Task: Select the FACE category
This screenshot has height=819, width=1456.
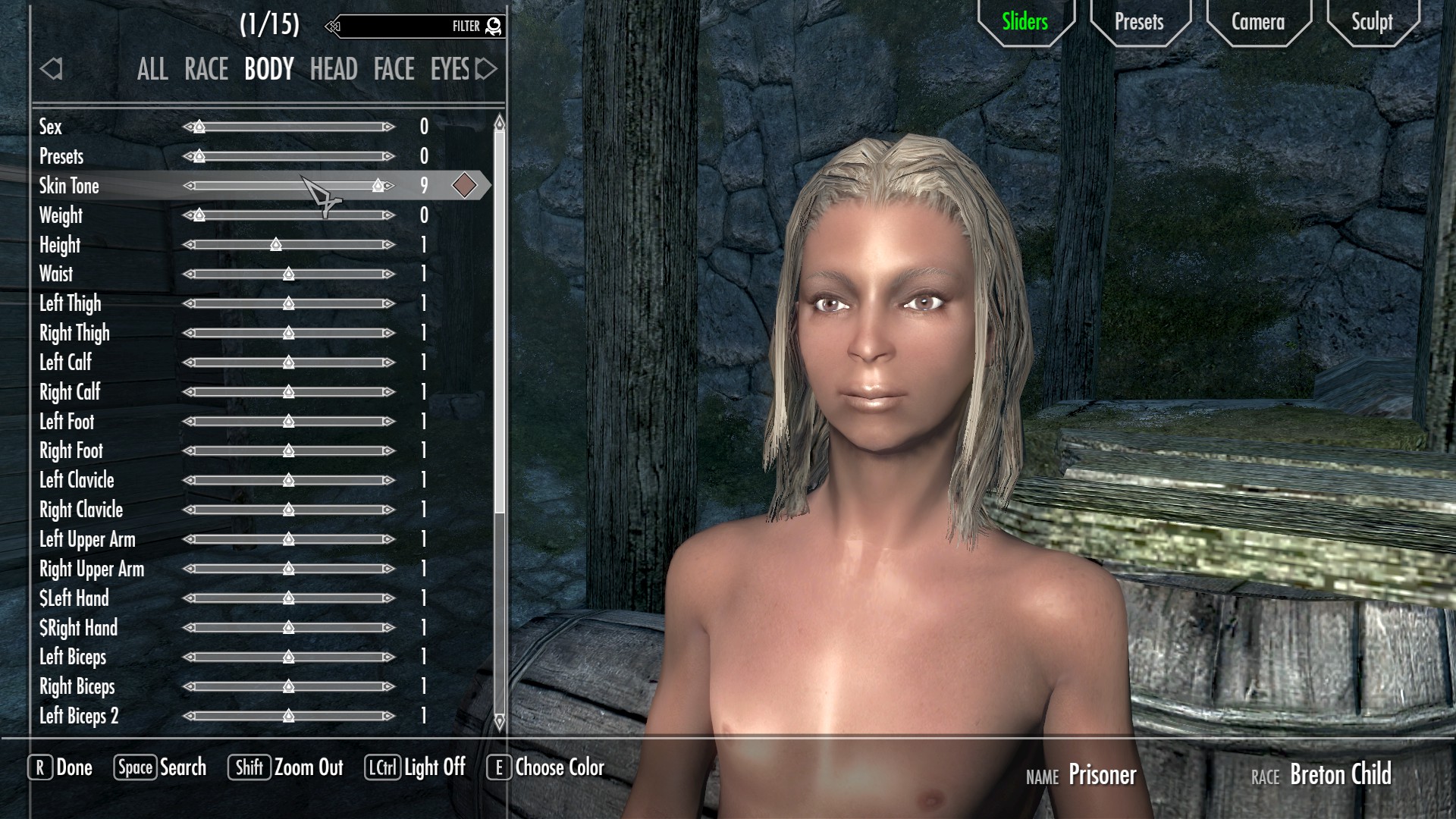Action: [394, 70]
